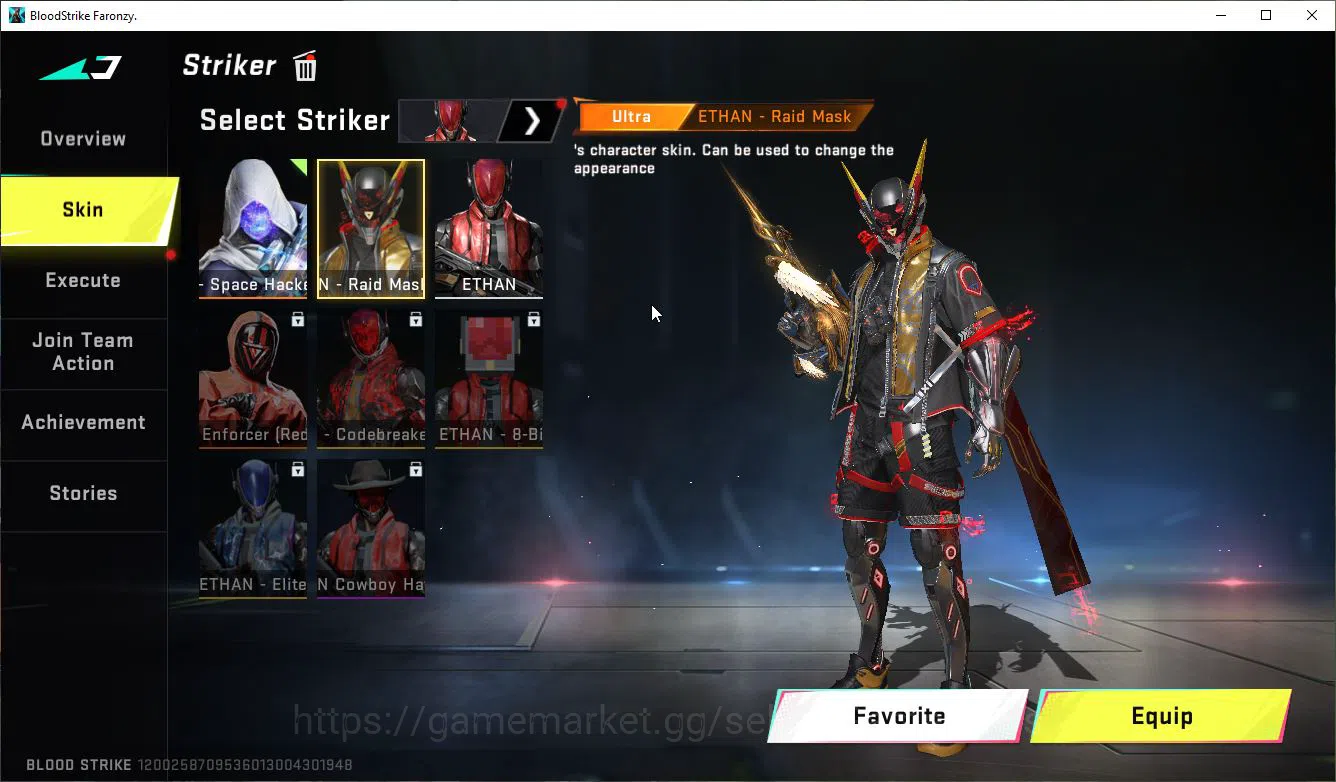
Task: Select the default ETHAN skin thumbnail
Action: click(x=489, y=228)
